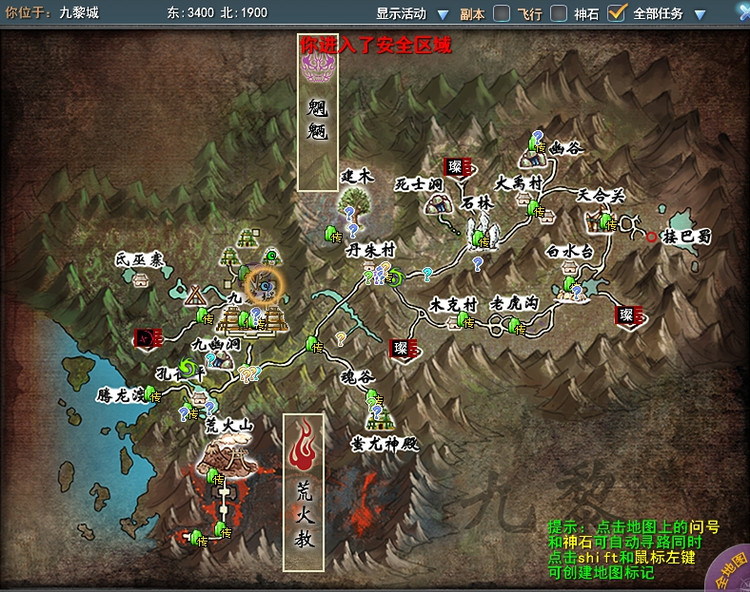This screenshot has width=750, height=592.
Task: Click the 接巴蜀 red circle exit marker
Action: tap(652, 237)
